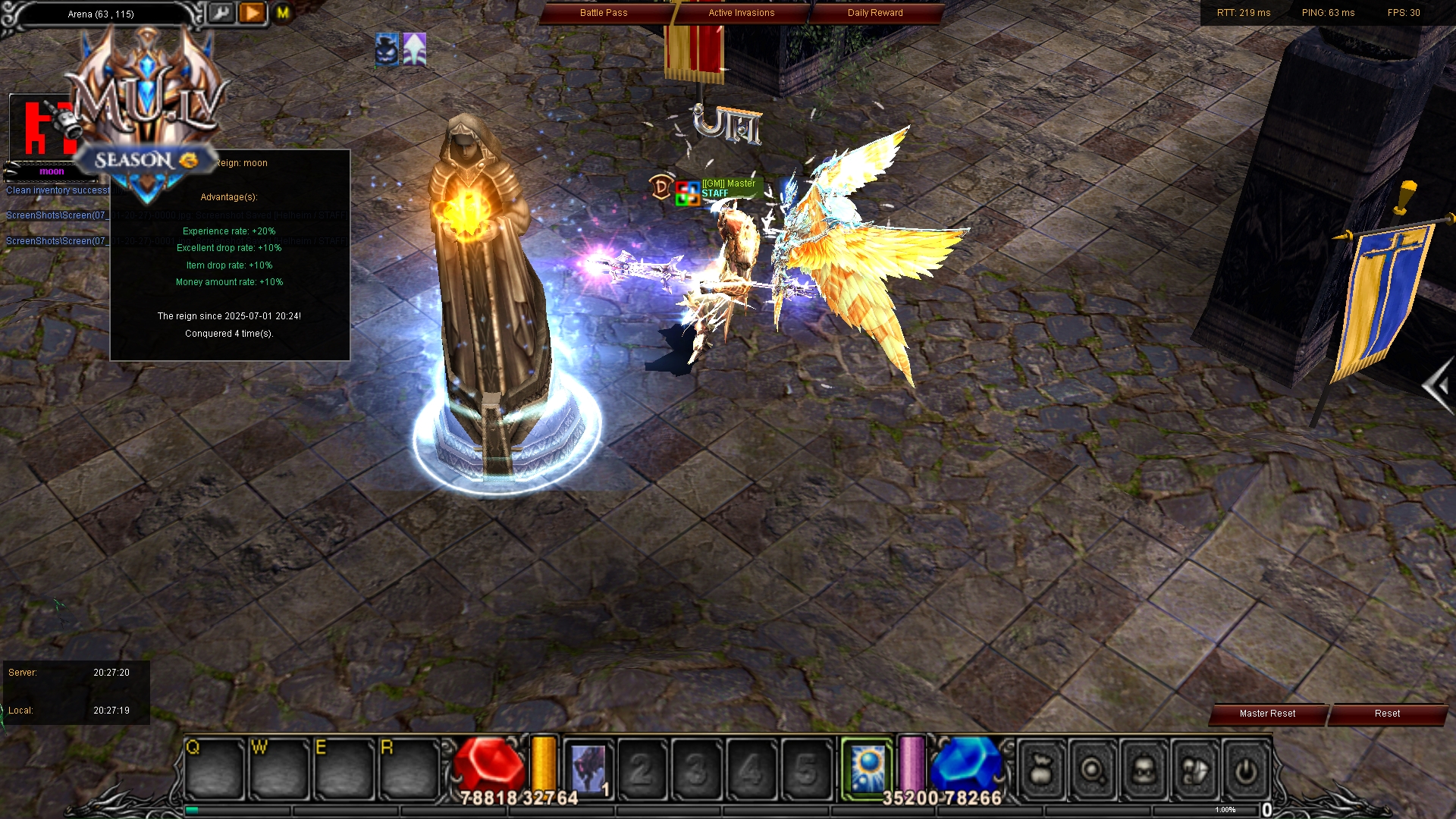Open the wrench settings icon near Arena label
1456x819 pixels.
[221, 13]
